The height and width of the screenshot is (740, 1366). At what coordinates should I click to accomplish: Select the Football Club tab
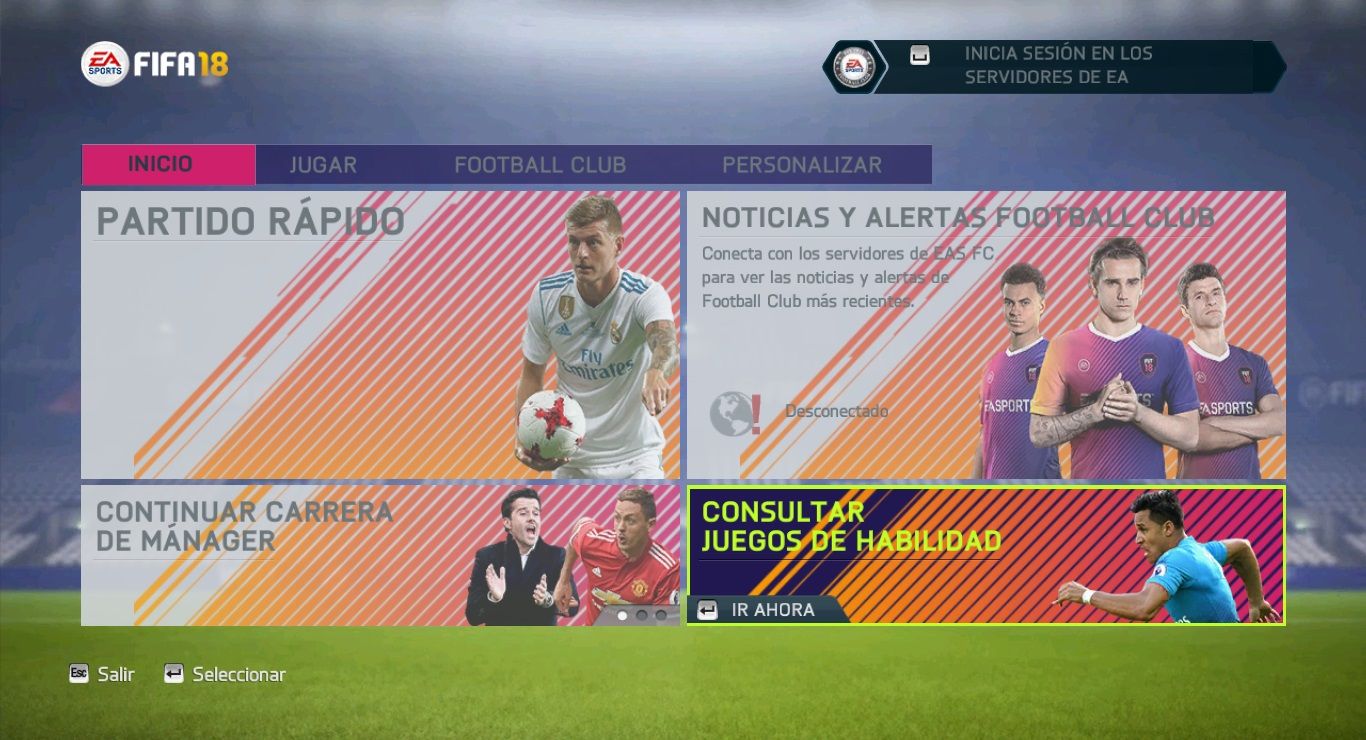tap(540, 165)
